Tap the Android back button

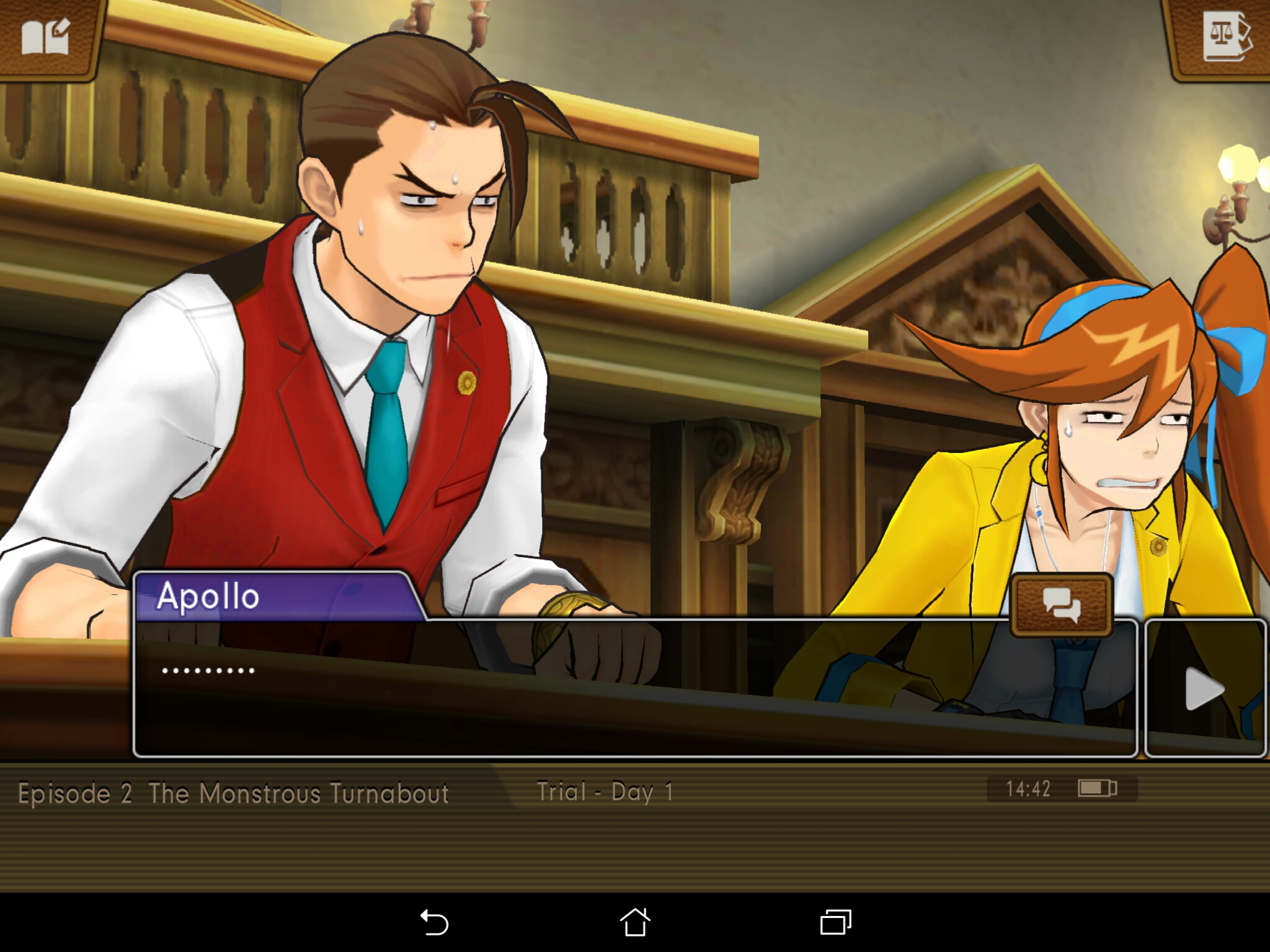point(434,922)
